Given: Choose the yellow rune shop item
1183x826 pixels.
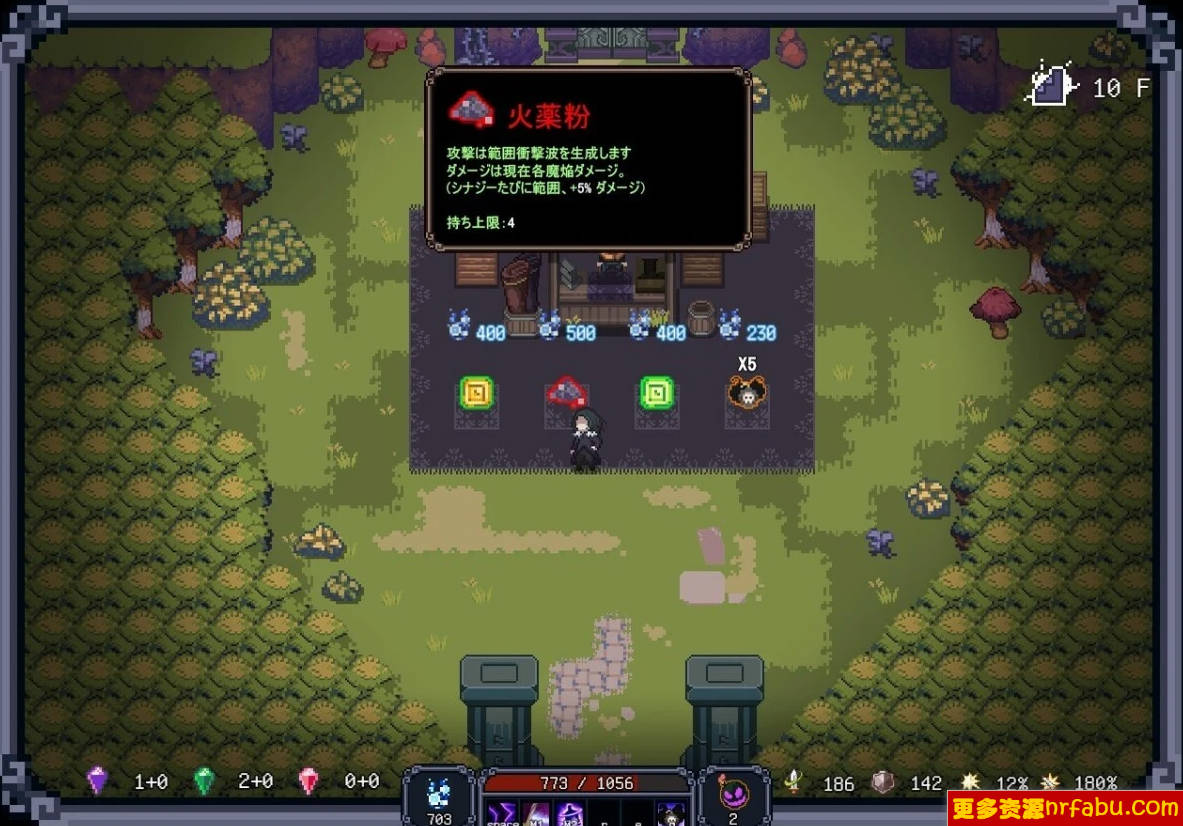Looking at the screenshot, I should click(x=474, y=393).
